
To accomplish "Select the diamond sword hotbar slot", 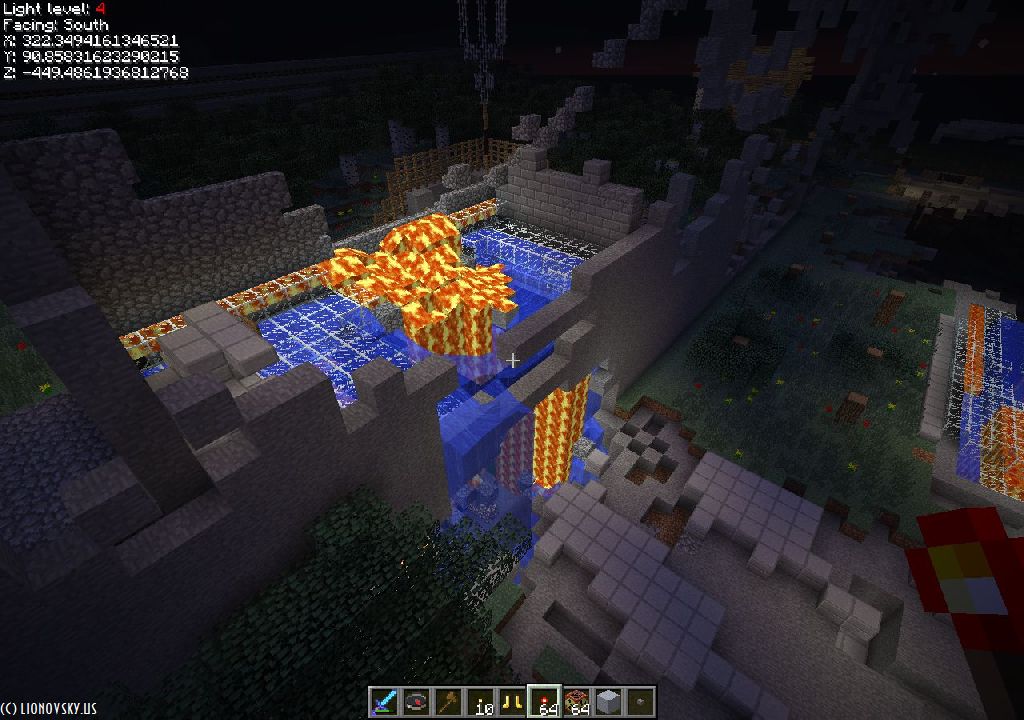I will (x=384, y=702).
